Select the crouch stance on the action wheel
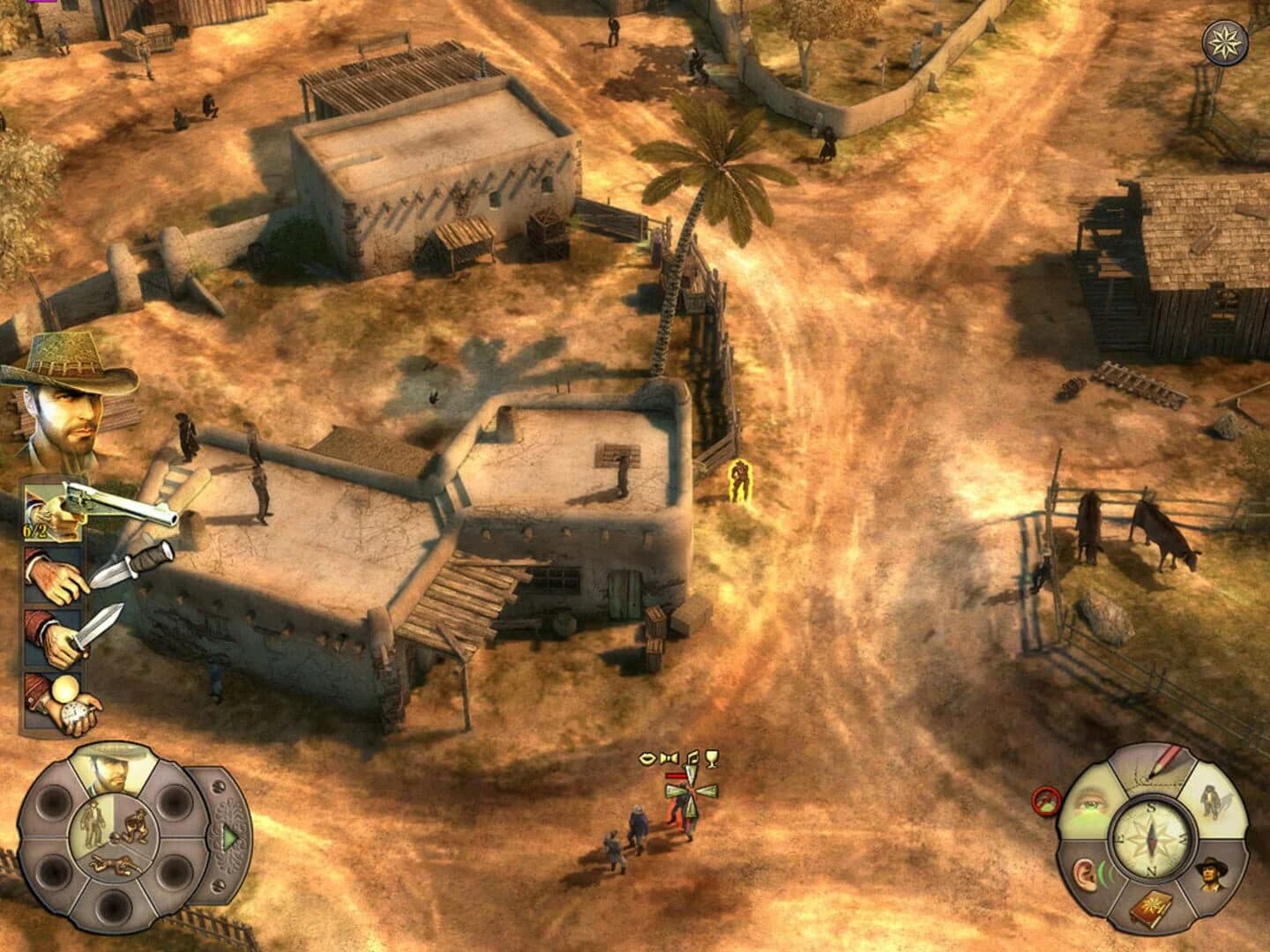The width and height of the screenshot is (1270, 952). click(135, 827)
